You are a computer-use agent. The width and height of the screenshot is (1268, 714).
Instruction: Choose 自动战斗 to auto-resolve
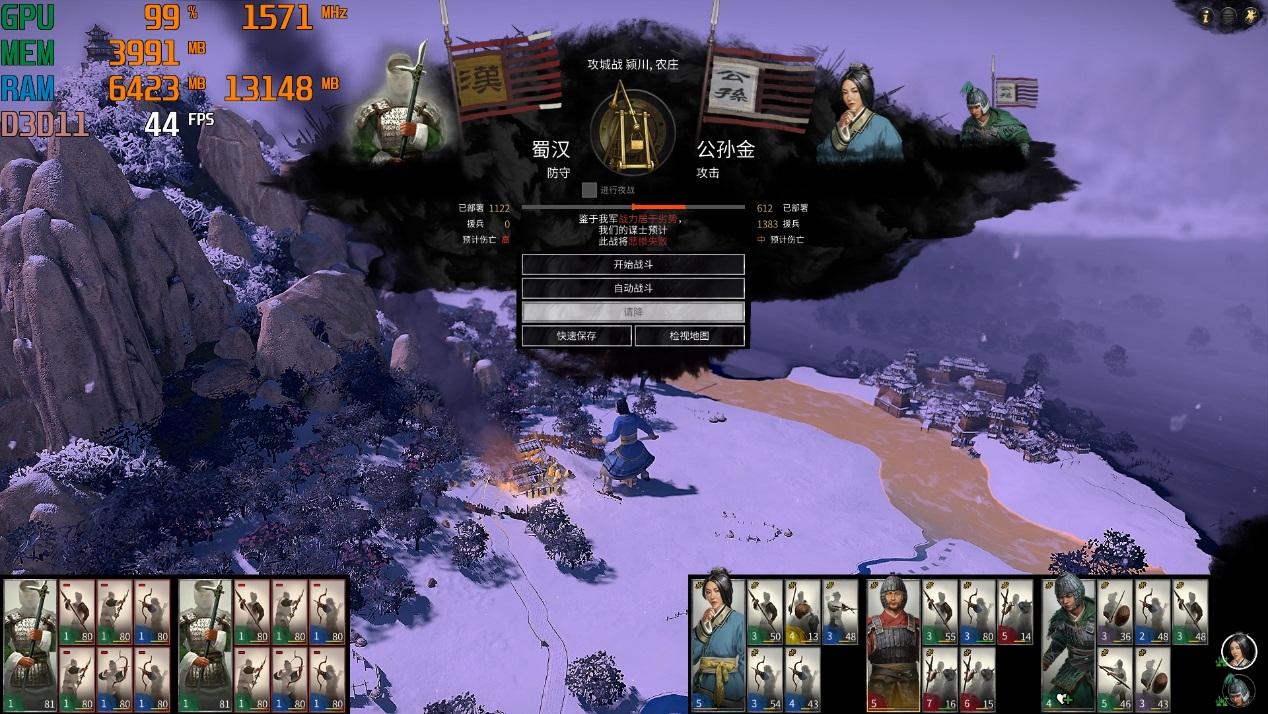point(633,288)
